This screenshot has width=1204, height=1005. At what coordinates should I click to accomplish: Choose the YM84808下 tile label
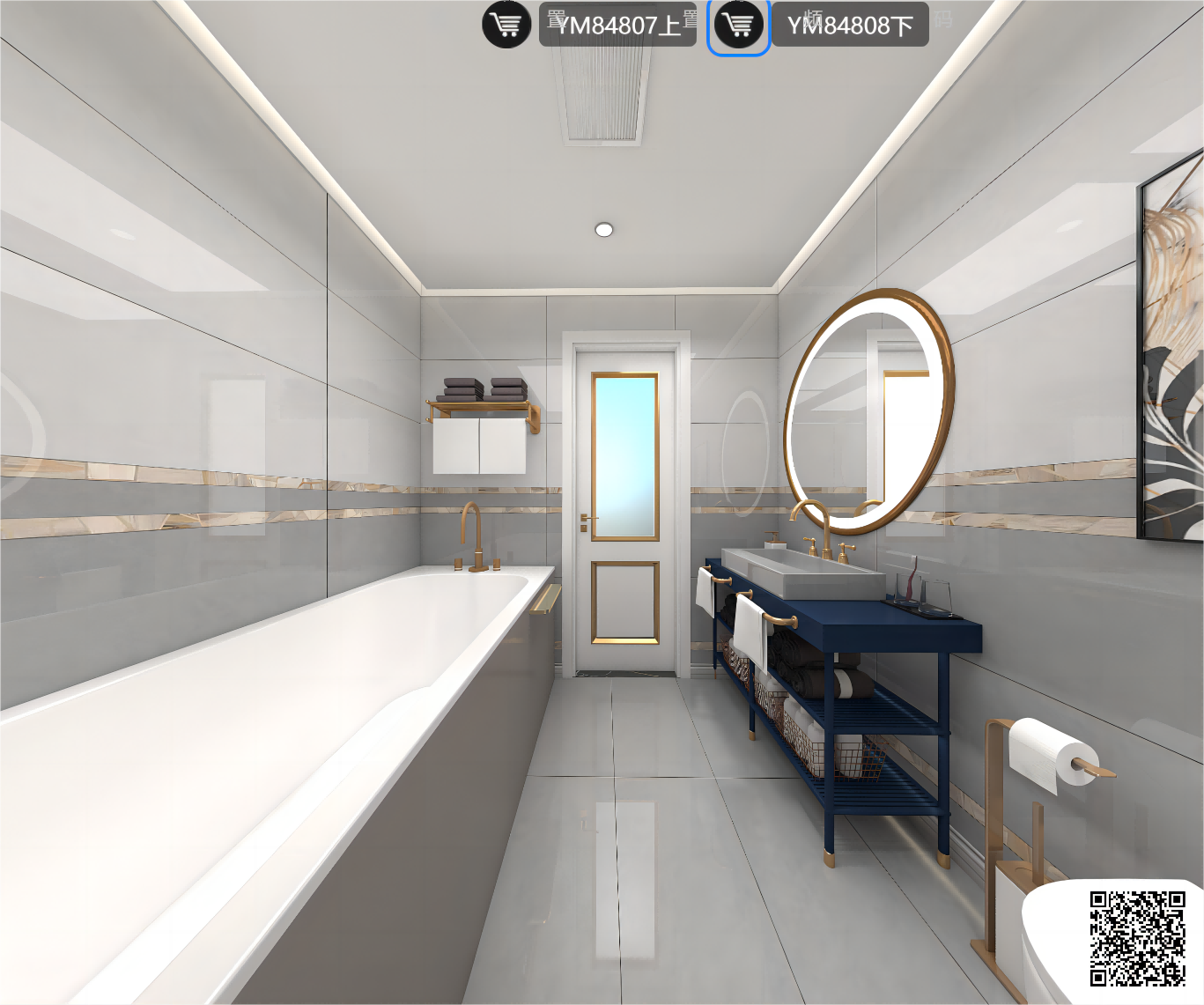click(850, 25)
